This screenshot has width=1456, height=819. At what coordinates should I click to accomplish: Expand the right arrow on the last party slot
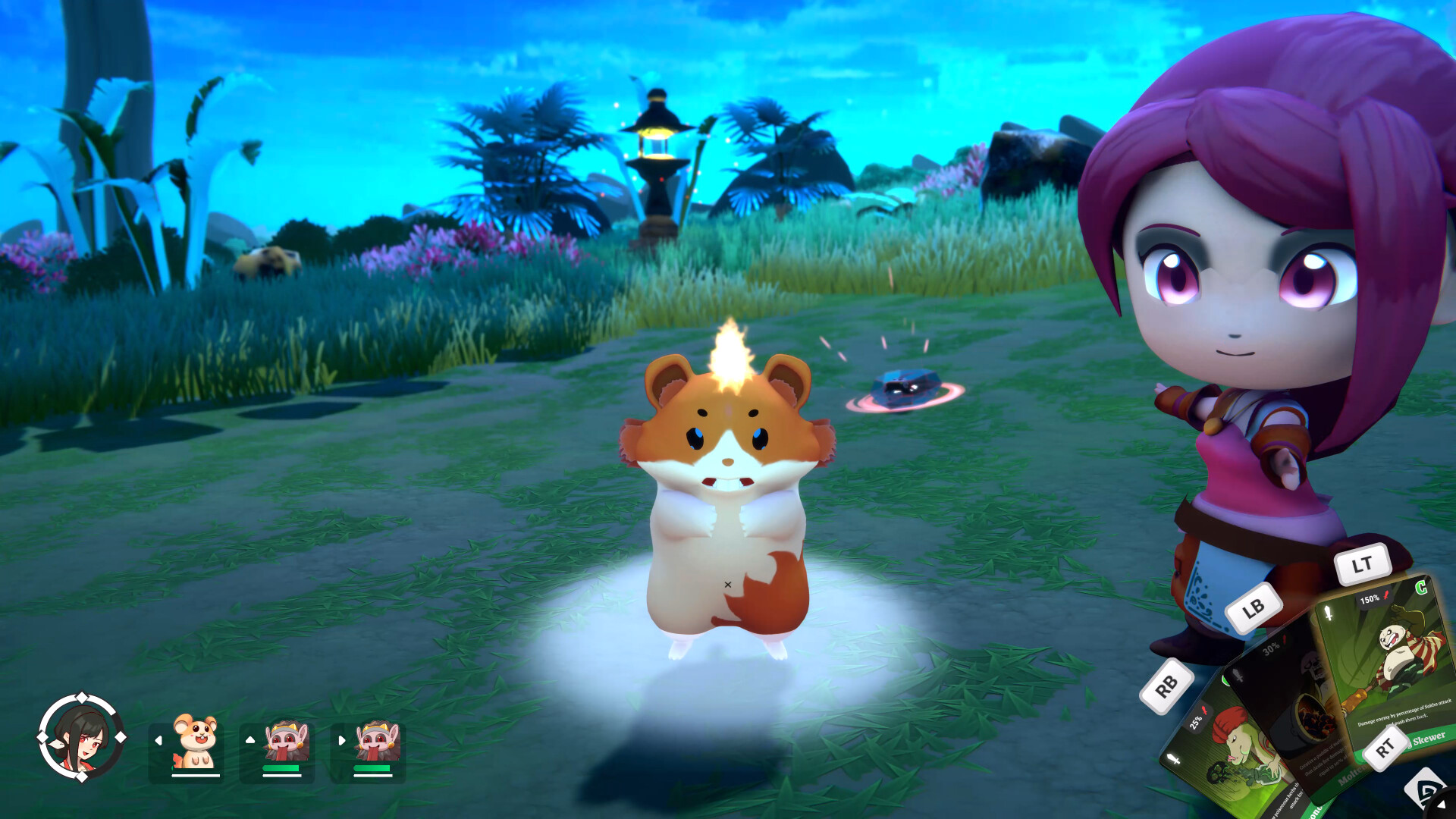[x=341, y=740]
